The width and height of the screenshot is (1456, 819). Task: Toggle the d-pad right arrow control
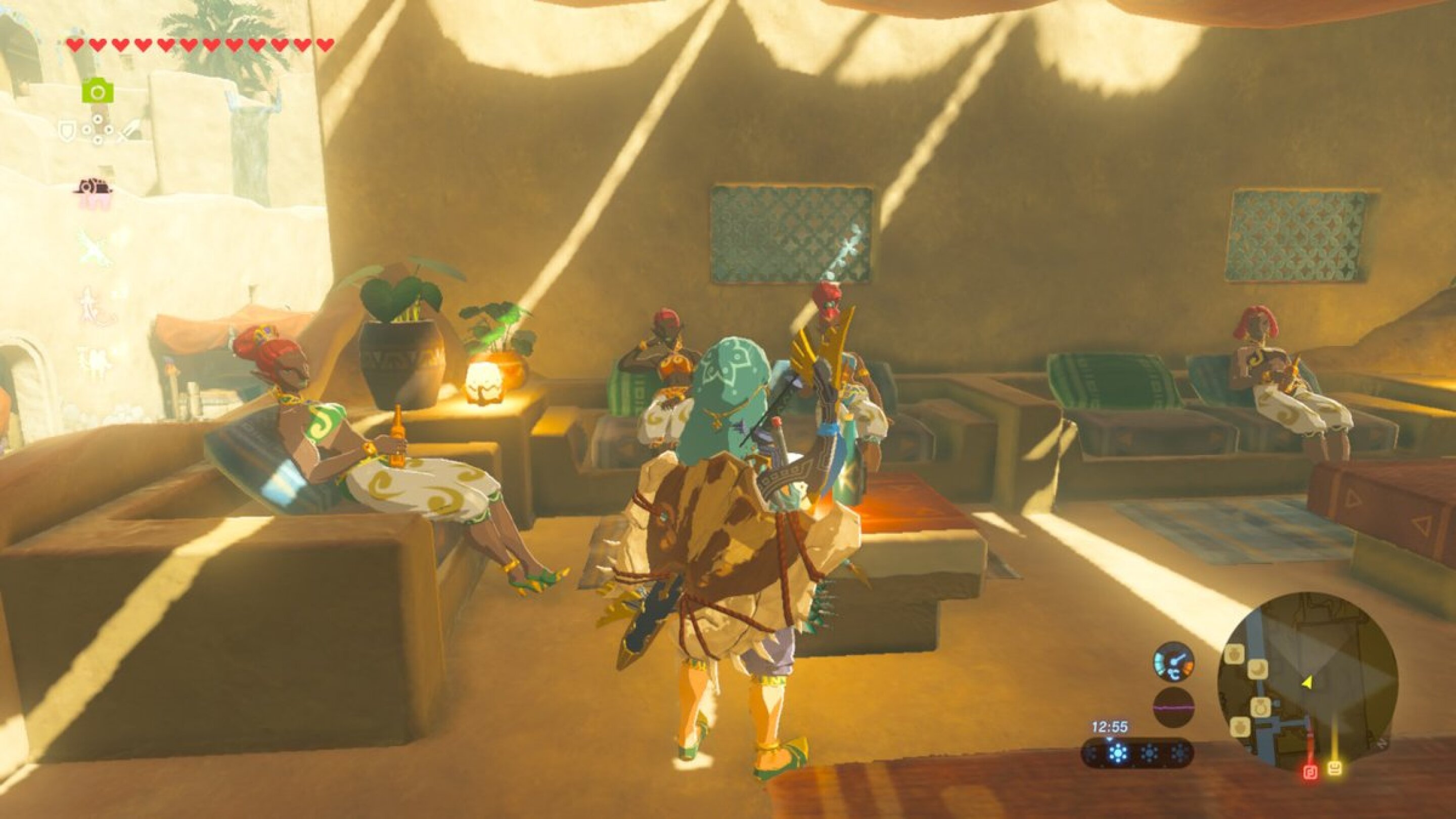(x=109, y=129)
